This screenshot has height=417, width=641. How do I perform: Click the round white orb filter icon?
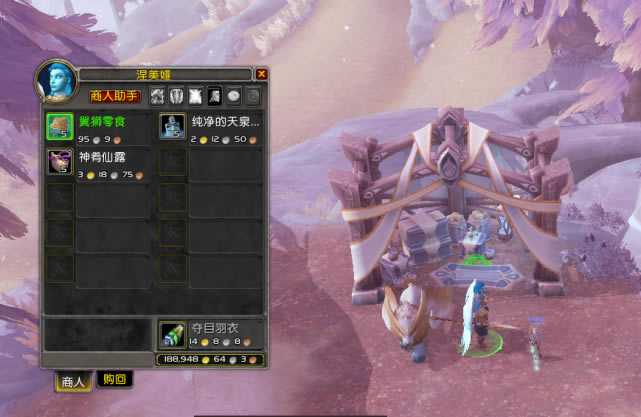click(x=233, y=96)
